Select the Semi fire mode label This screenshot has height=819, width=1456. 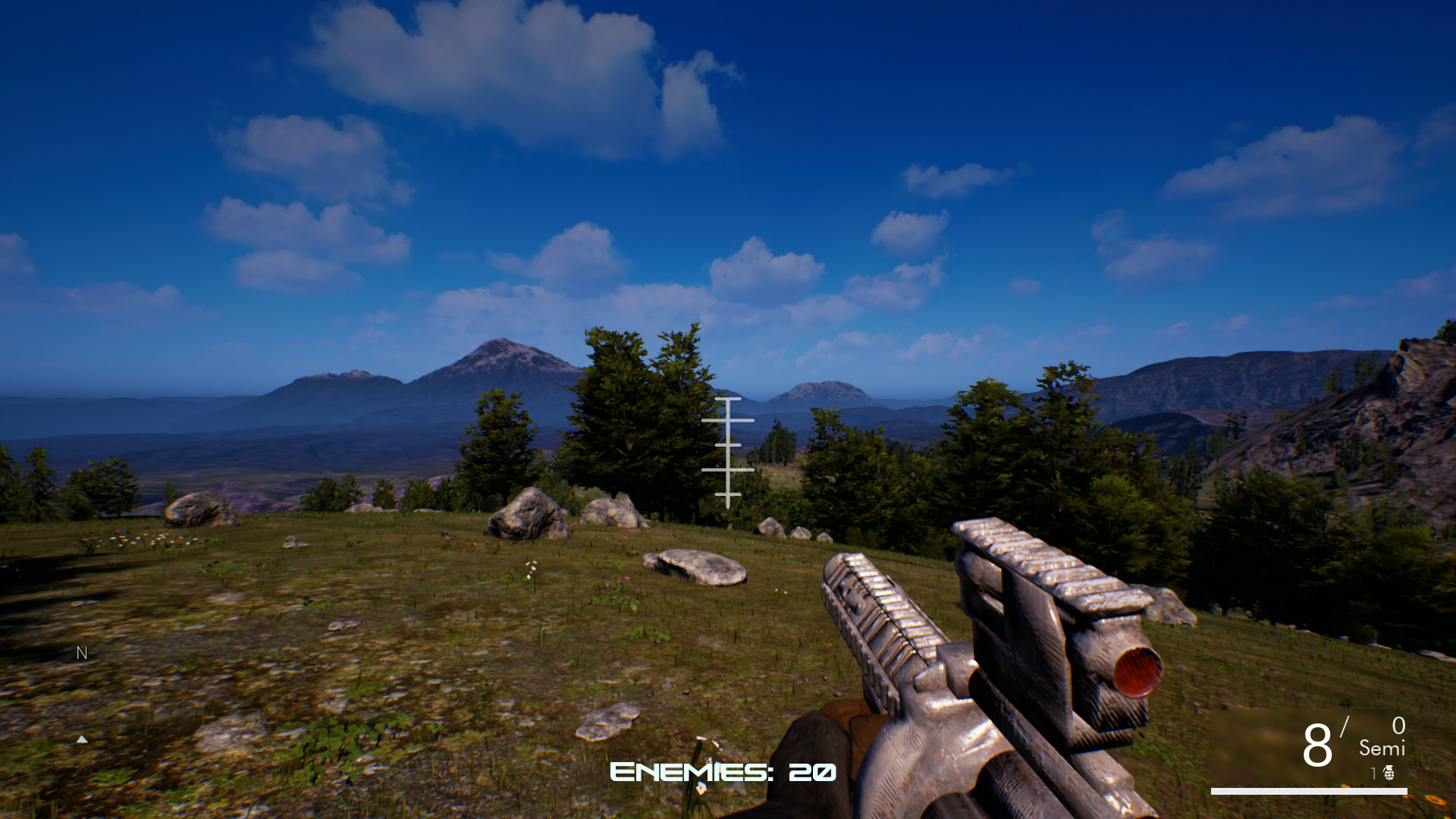1382,748
